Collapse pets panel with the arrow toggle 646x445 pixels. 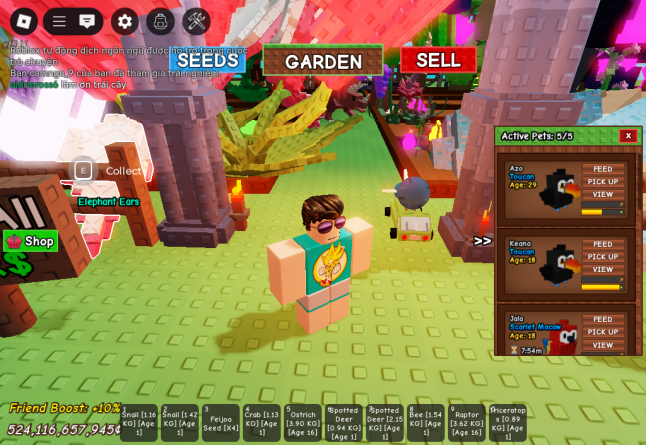(x=483, y=241)
